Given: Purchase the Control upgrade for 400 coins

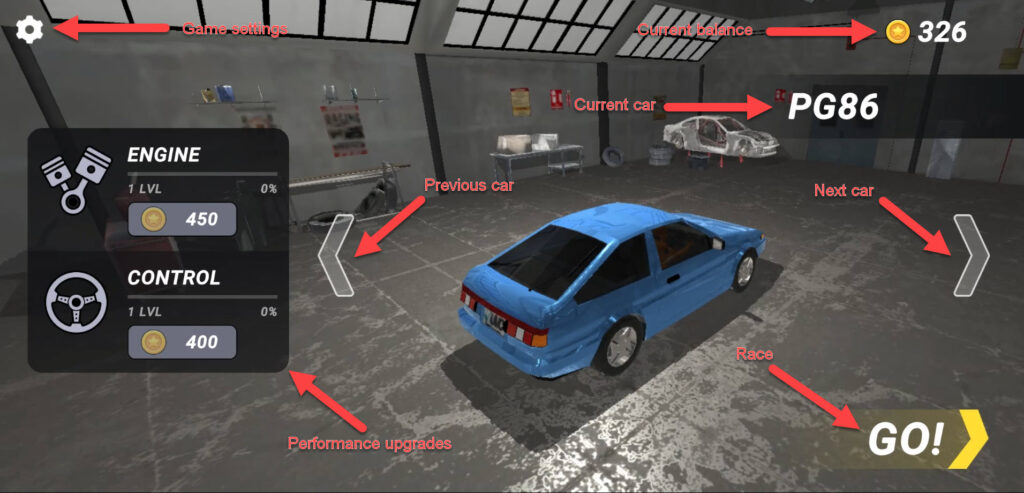Looking at the screenshot, I should [182, 342].
